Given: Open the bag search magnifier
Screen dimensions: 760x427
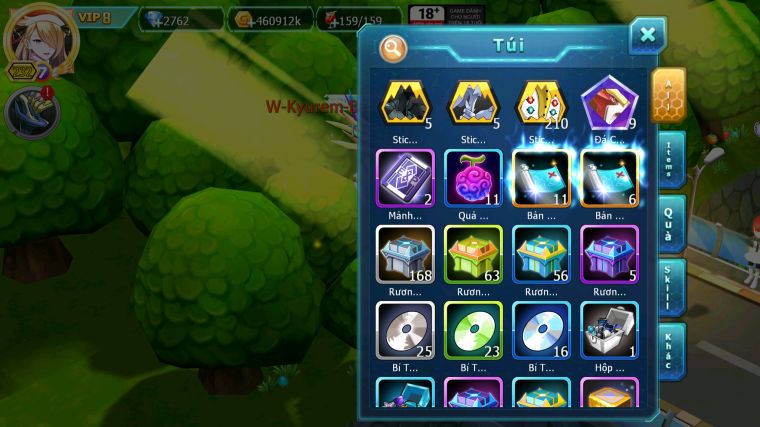Looking at the screenshot, I should click(393, 47).
